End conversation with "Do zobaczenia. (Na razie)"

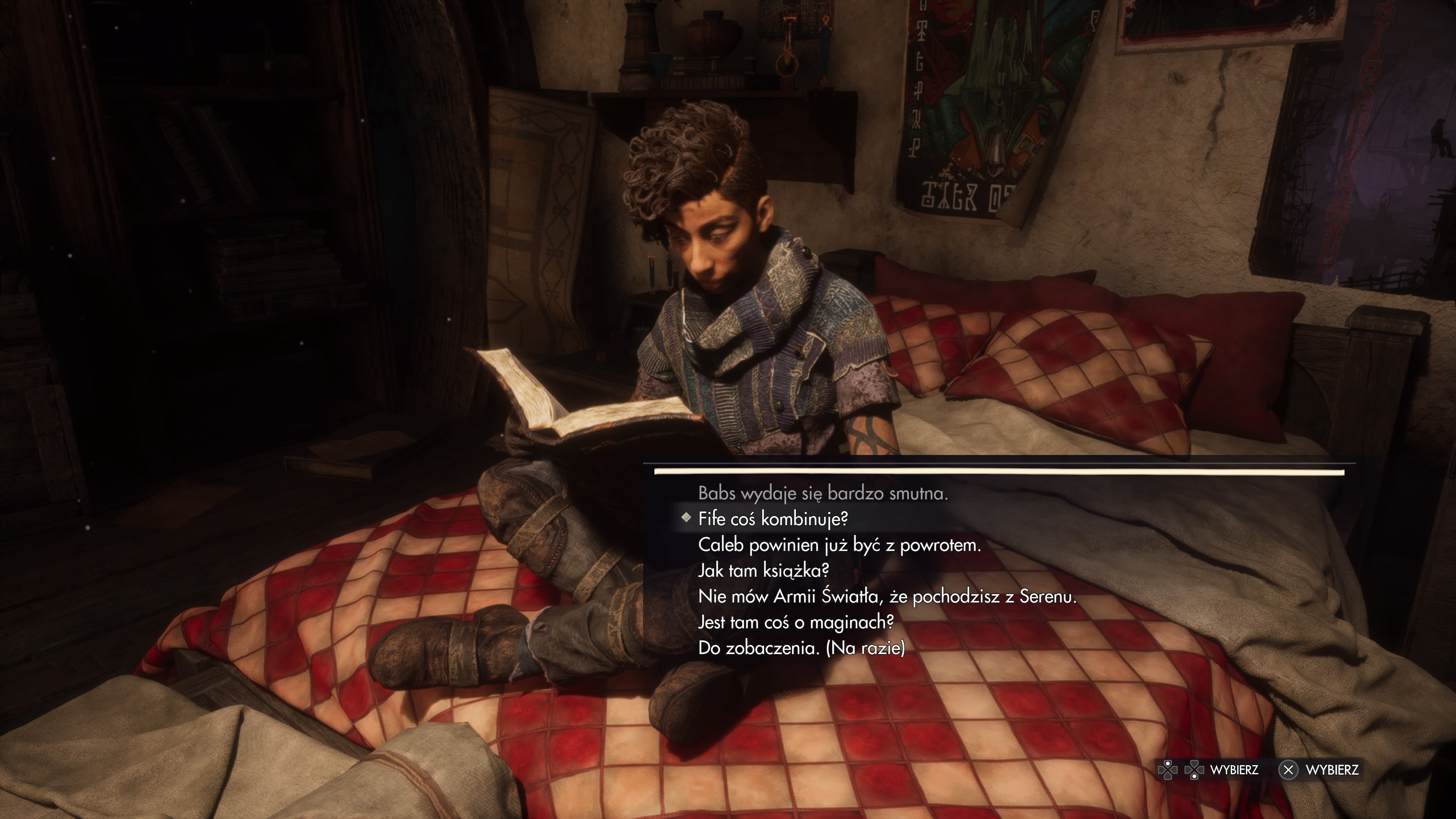(x=802, y=648)
